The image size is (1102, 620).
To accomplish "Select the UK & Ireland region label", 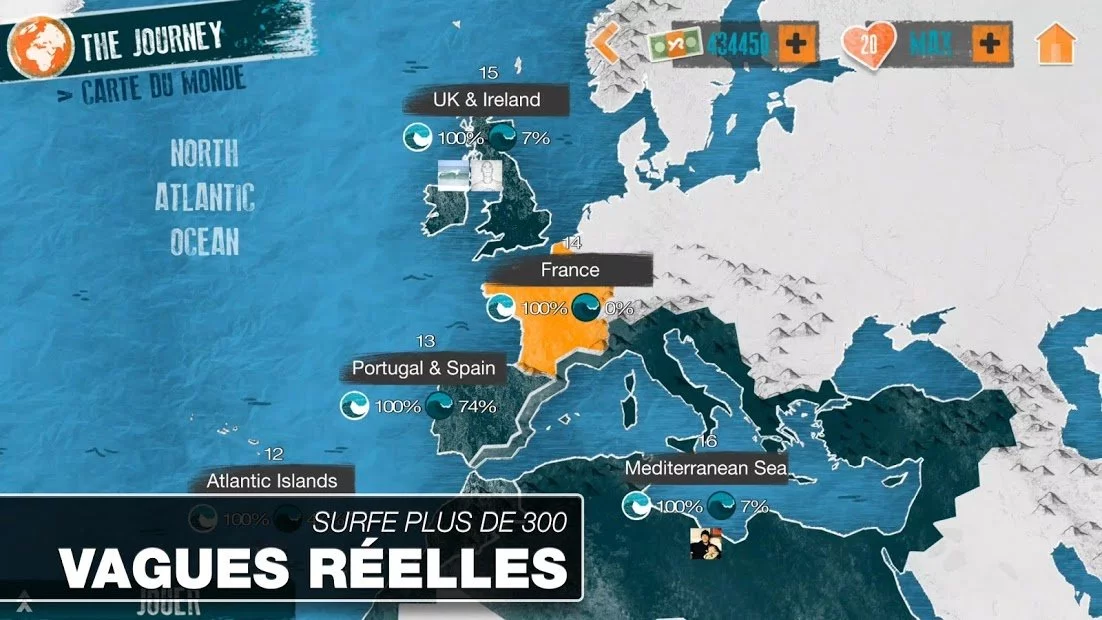I will 487,100.
